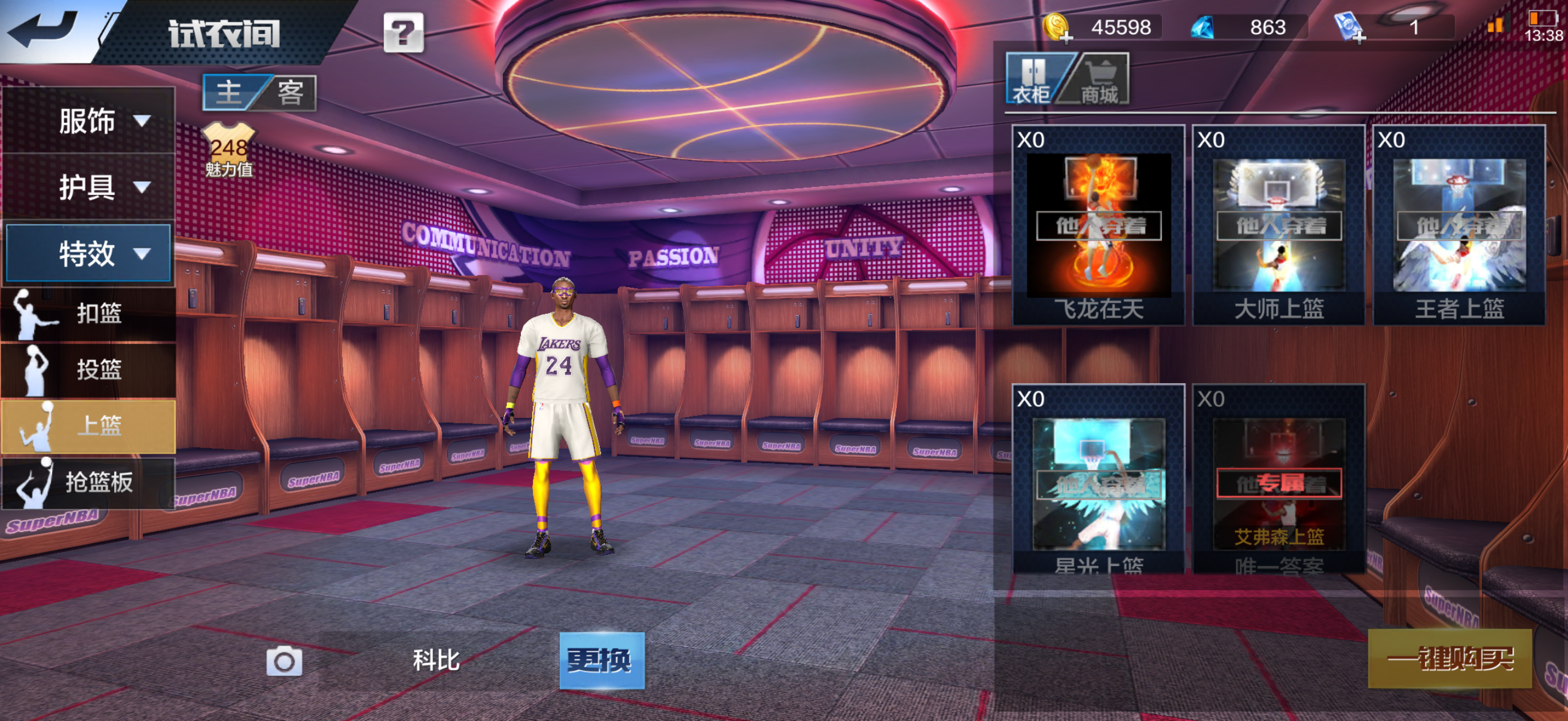
Task: Select the 飞龙在天 effect card
Action: click(x=1099, y=225)
